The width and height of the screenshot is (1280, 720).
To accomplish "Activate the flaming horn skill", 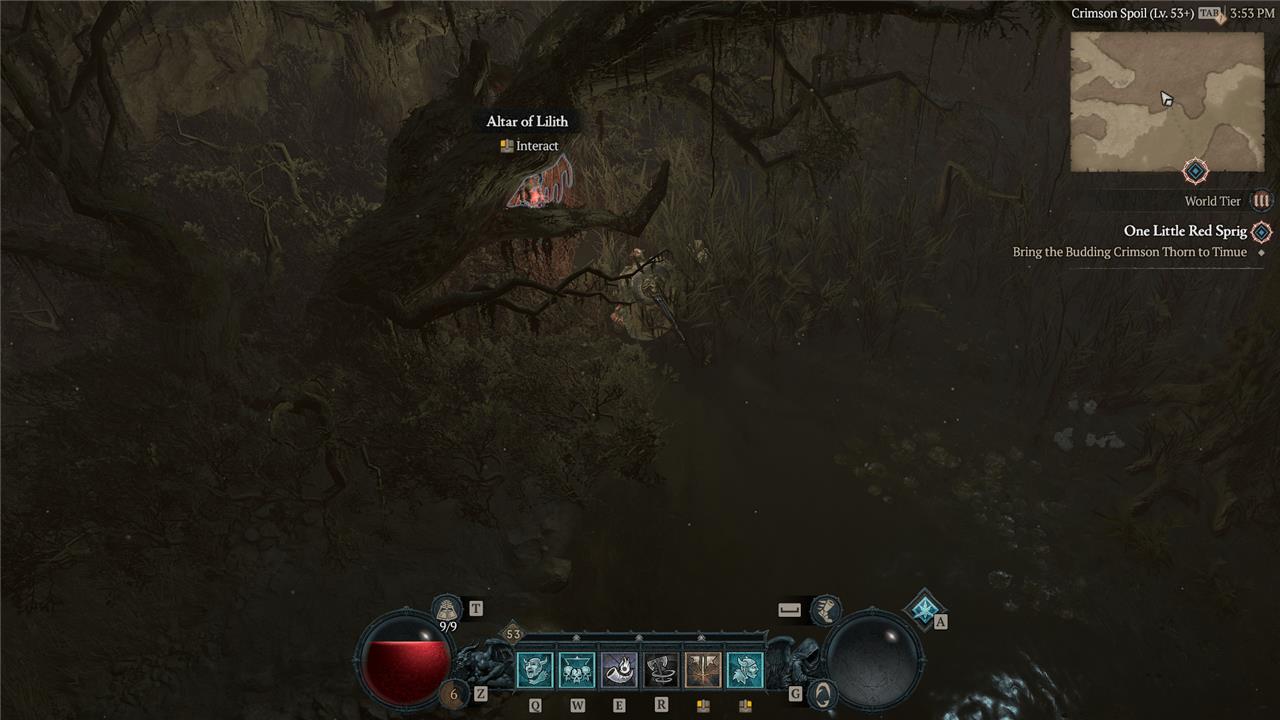I will (619, 670).
